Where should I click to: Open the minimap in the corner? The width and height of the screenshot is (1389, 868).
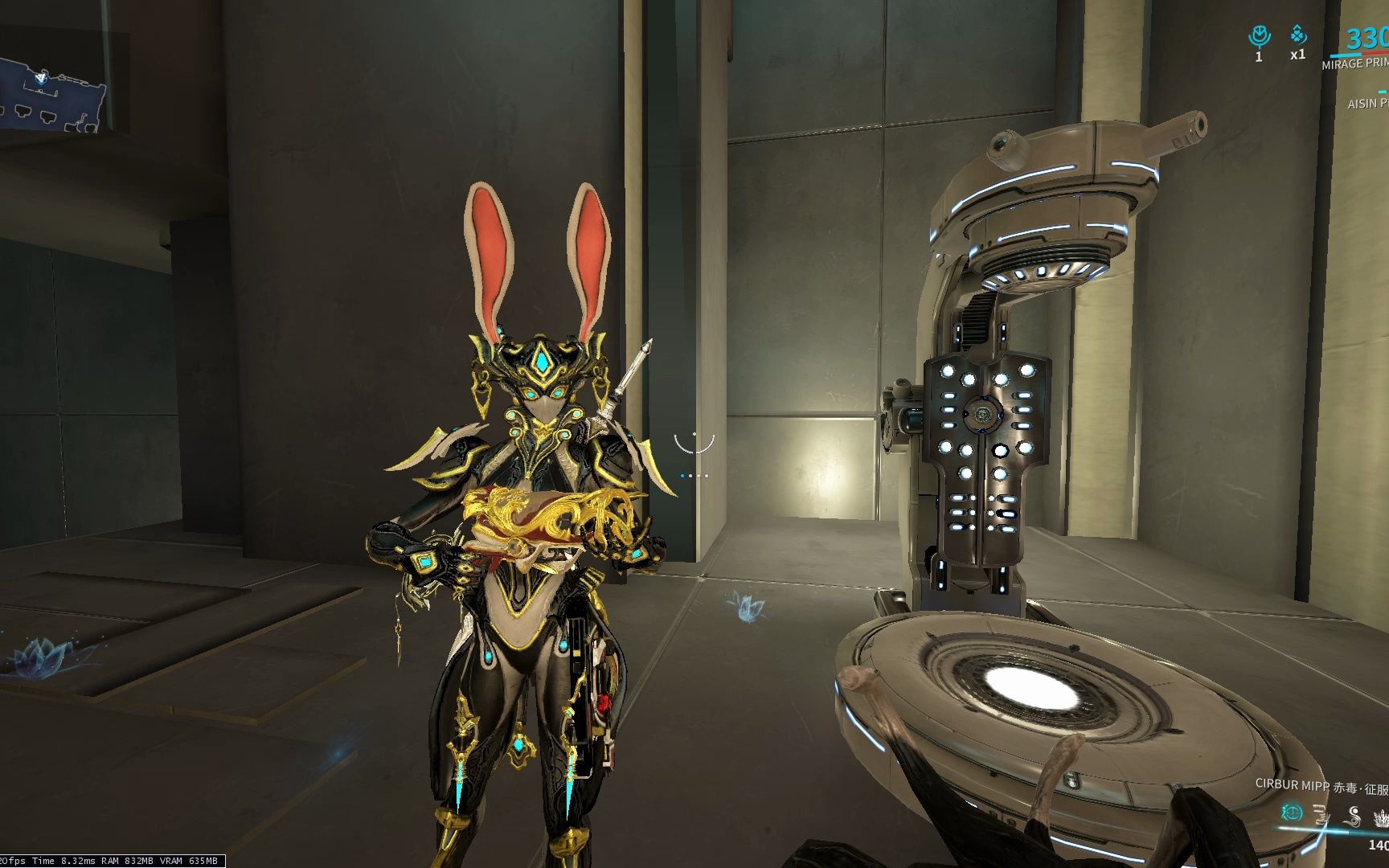tap(52, 90)
